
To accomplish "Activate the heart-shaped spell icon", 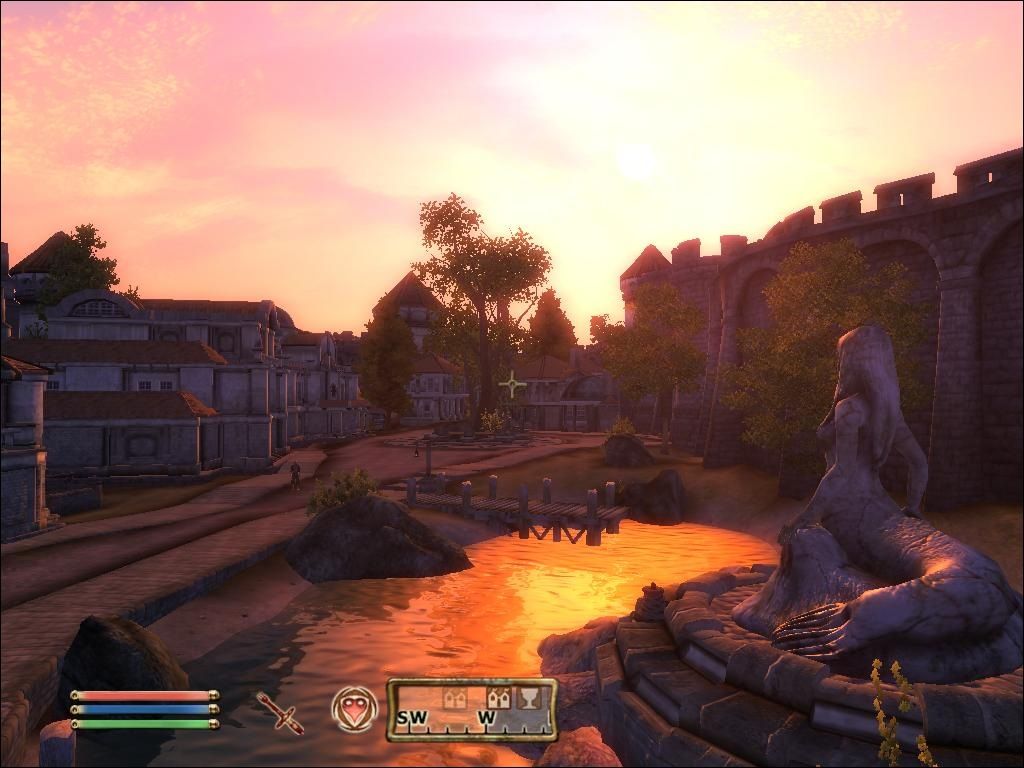I will tap(352, 709).
